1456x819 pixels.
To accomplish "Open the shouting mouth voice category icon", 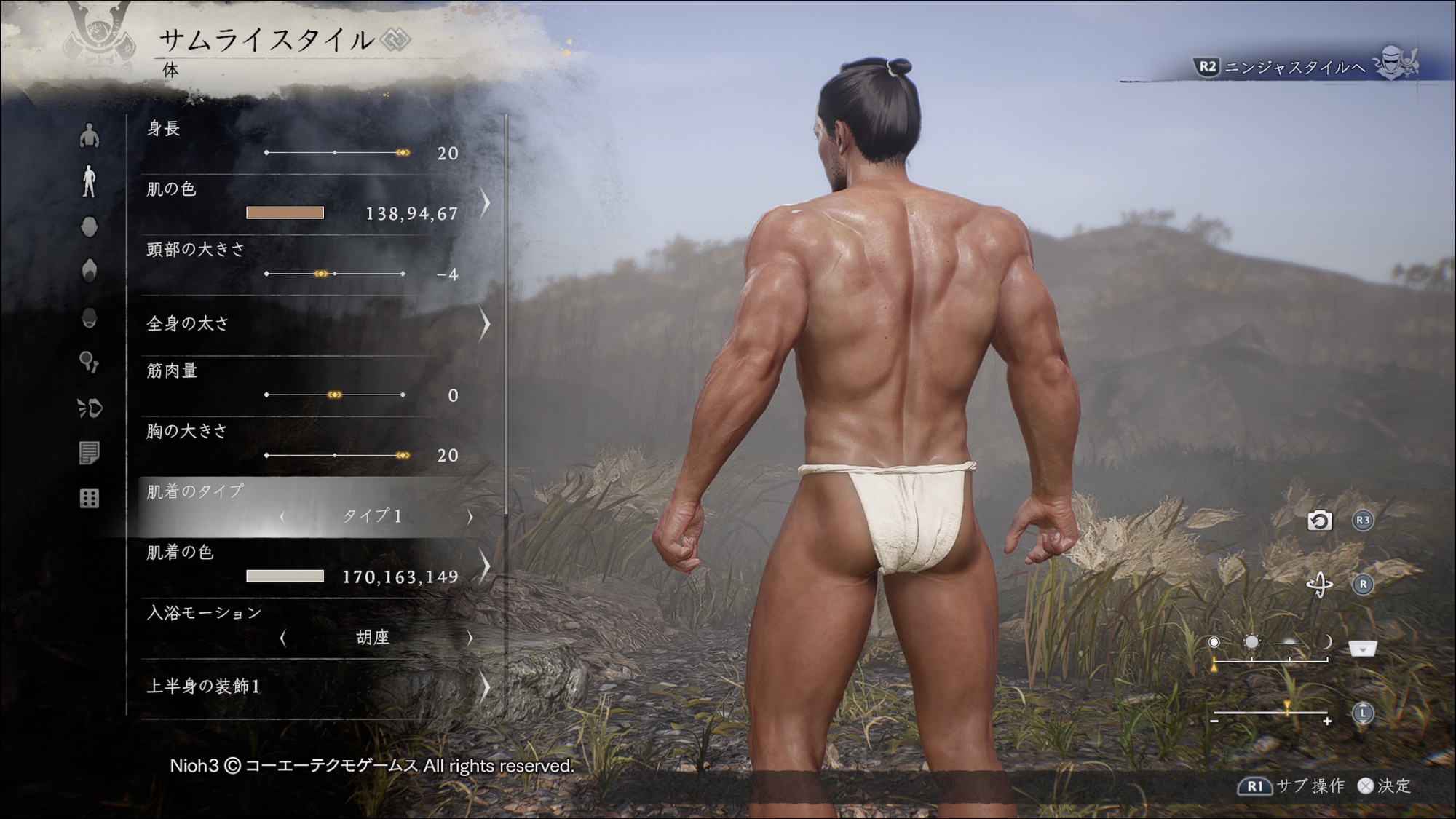I will [90, 408].
